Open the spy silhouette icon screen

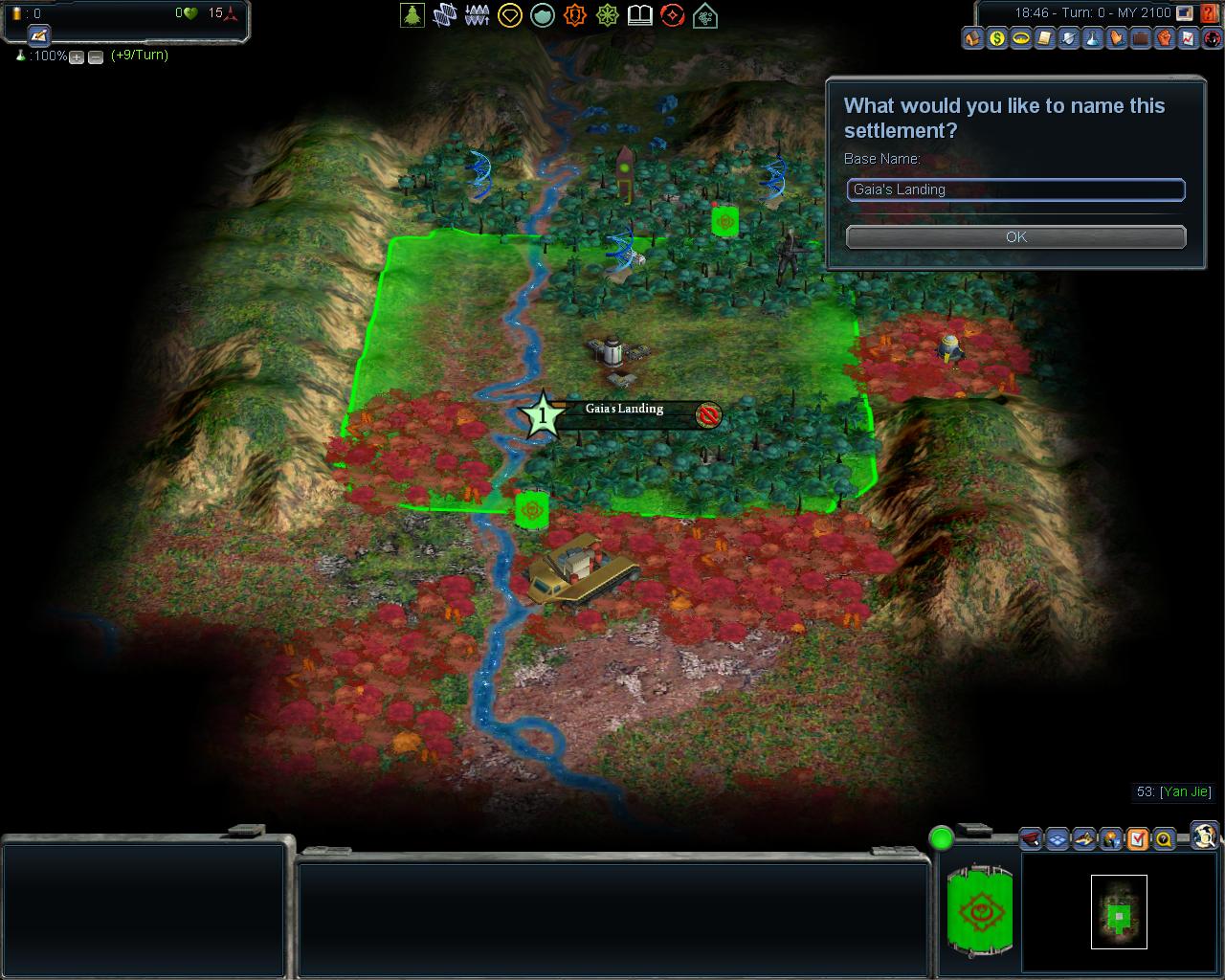(1213, 39)
